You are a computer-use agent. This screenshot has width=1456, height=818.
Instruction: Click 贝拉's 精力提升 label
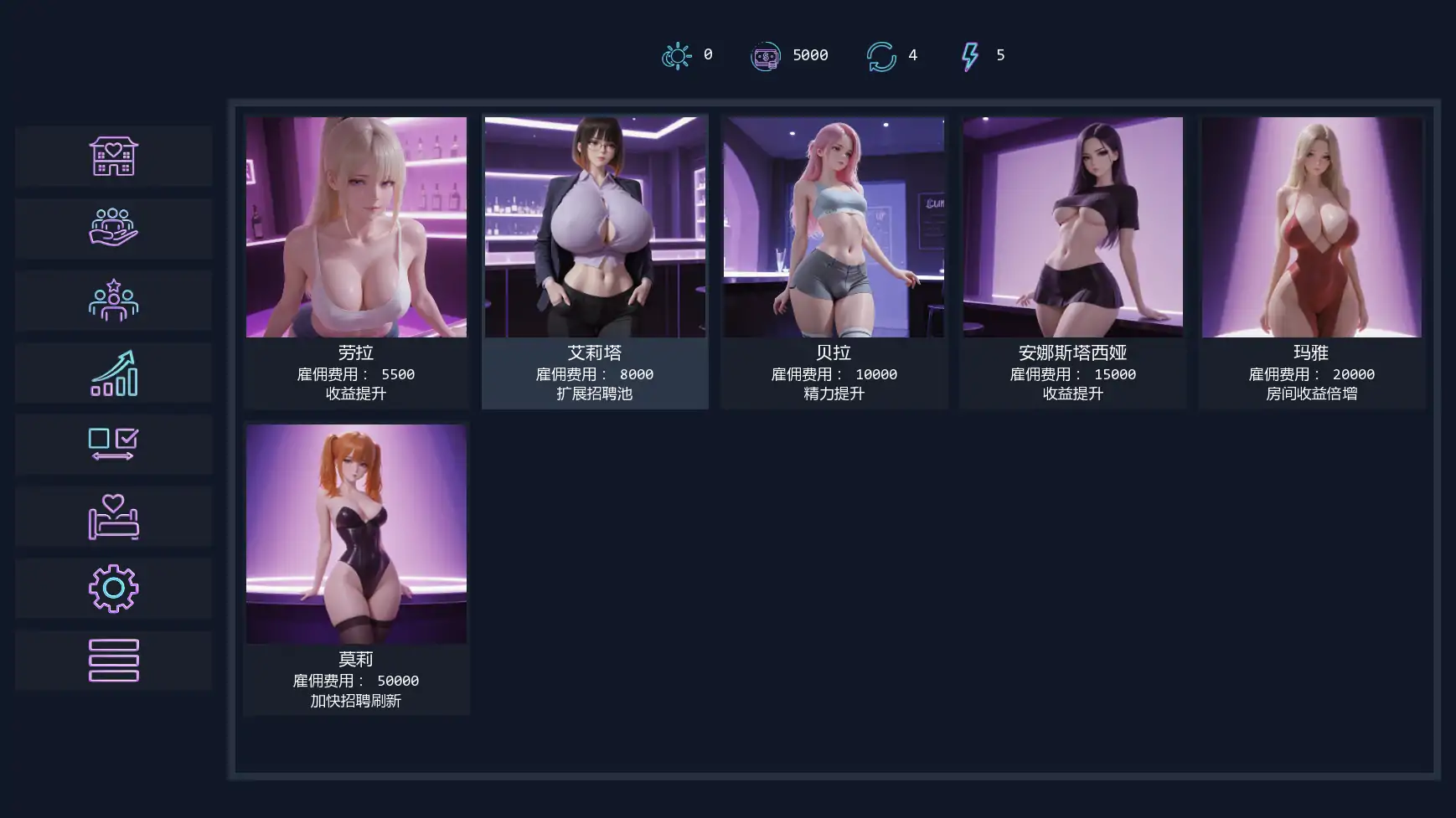834,393
